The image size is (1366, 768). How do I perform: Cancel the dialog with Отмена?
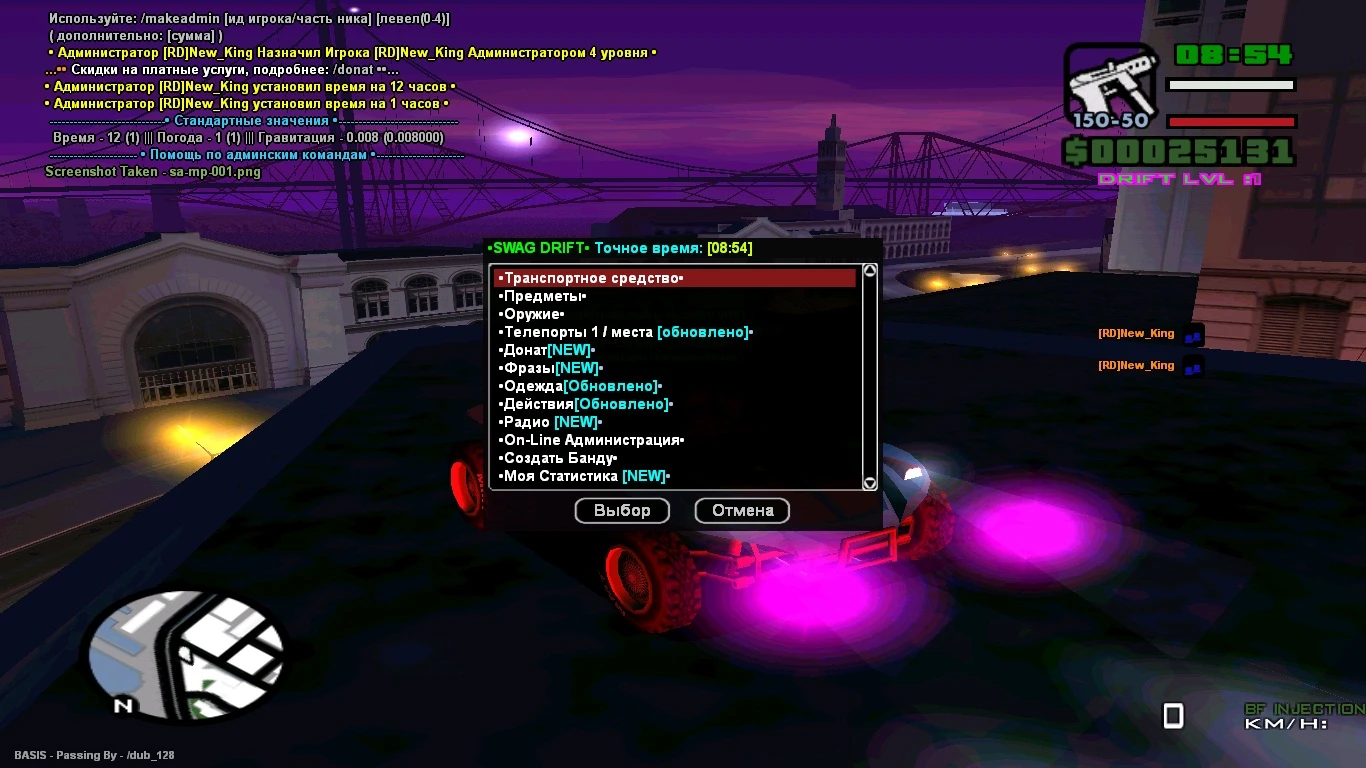click(x=742, y=511)
